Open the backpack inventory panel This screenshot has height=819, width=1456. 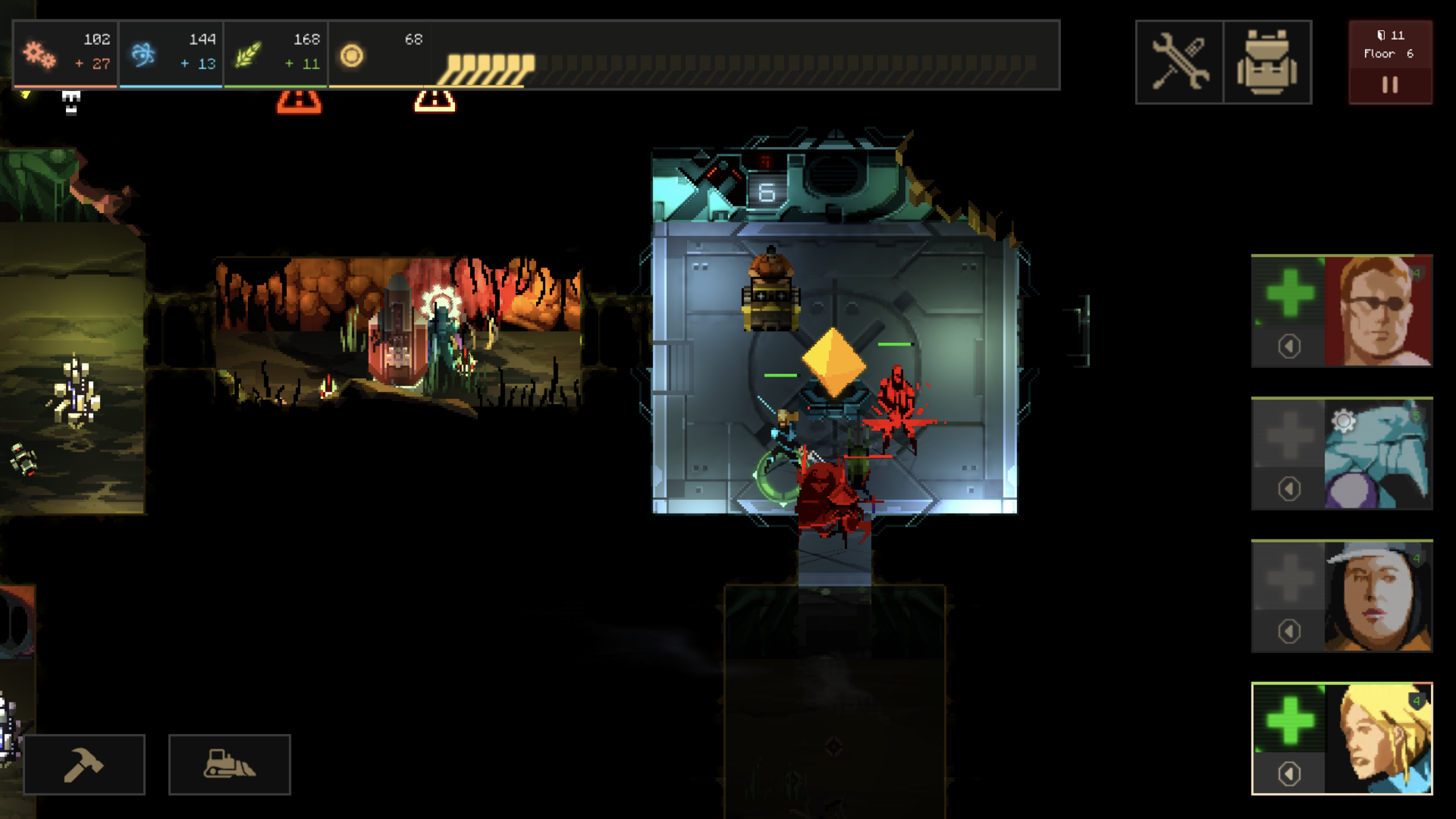[x=1267, y=61]
